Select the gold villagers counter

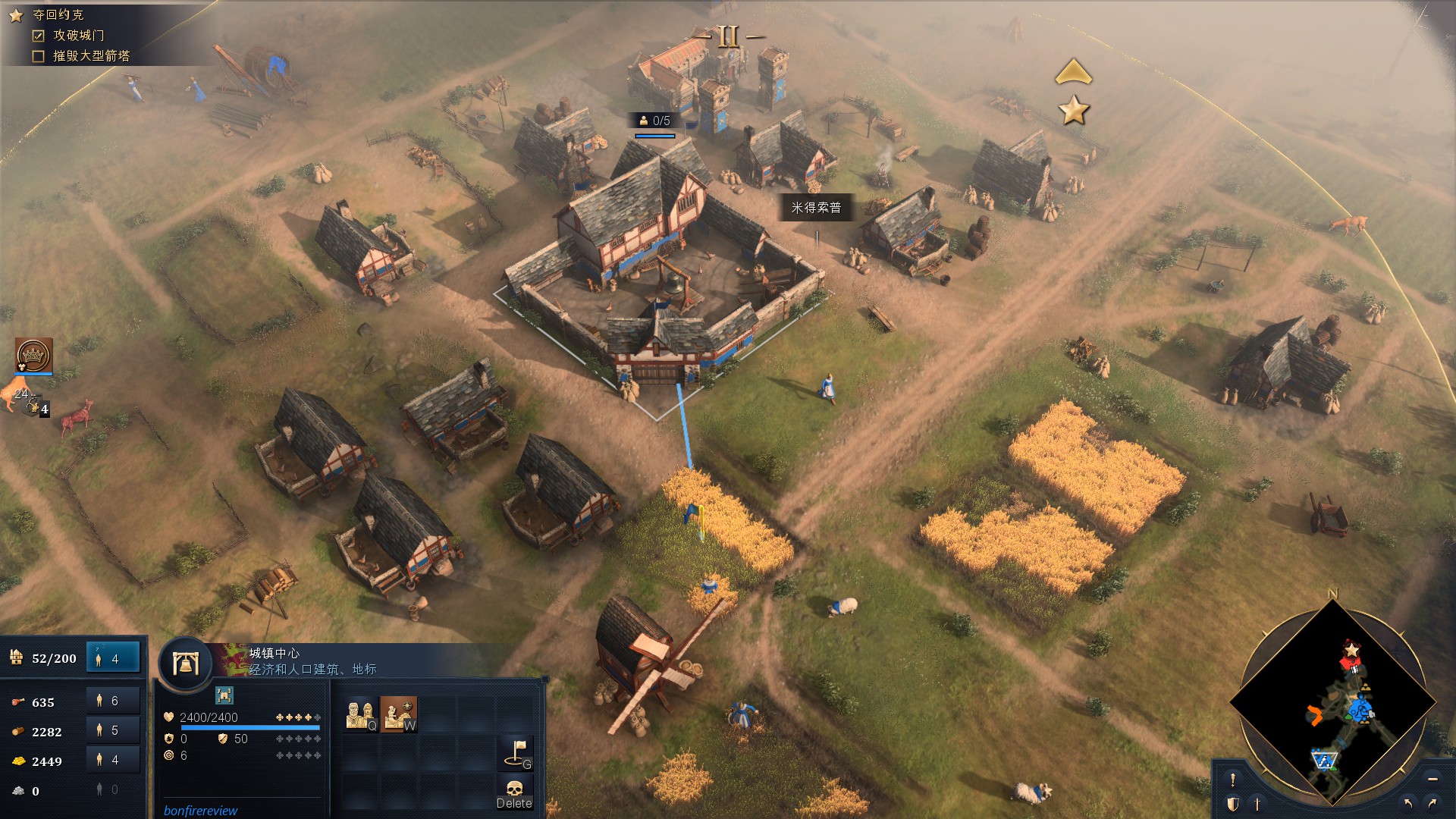pyautogui.click(x=113, y=760)
